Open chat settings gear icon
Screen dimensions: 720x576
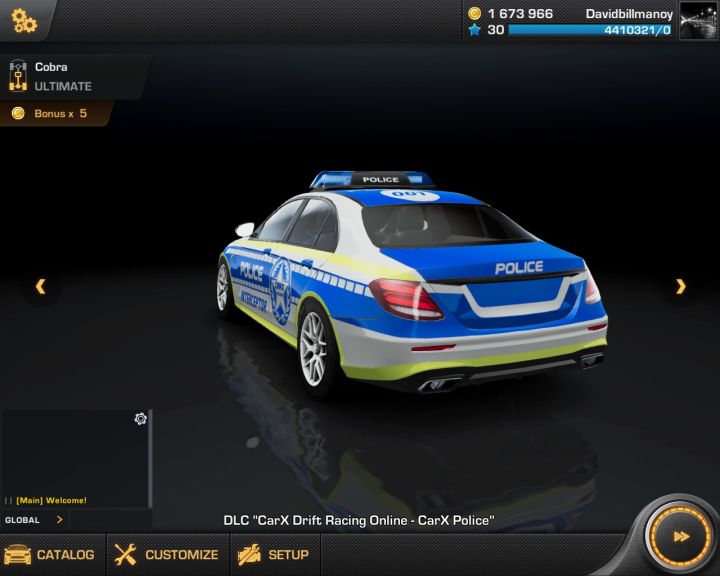[140, 419]
